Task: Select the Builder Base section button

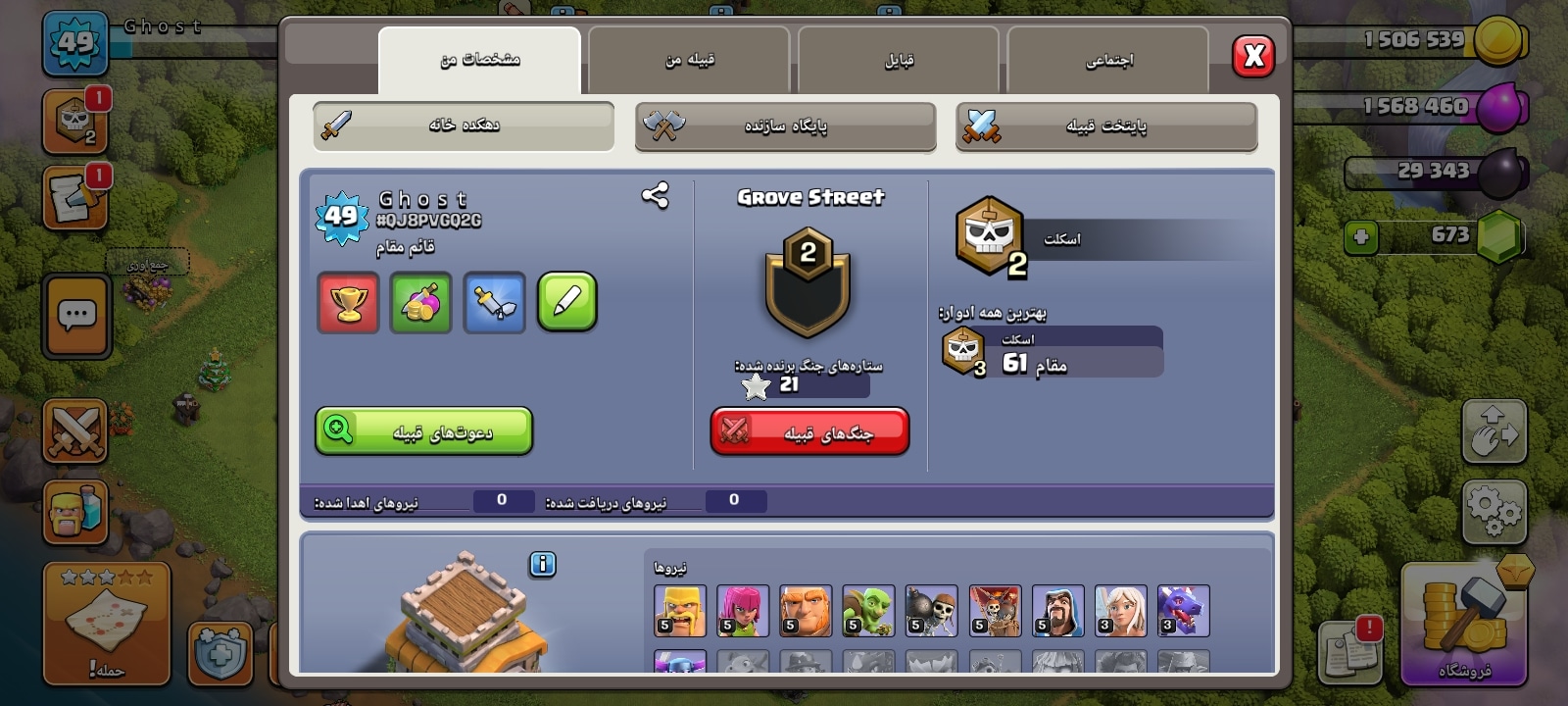Action: [785, 126]
